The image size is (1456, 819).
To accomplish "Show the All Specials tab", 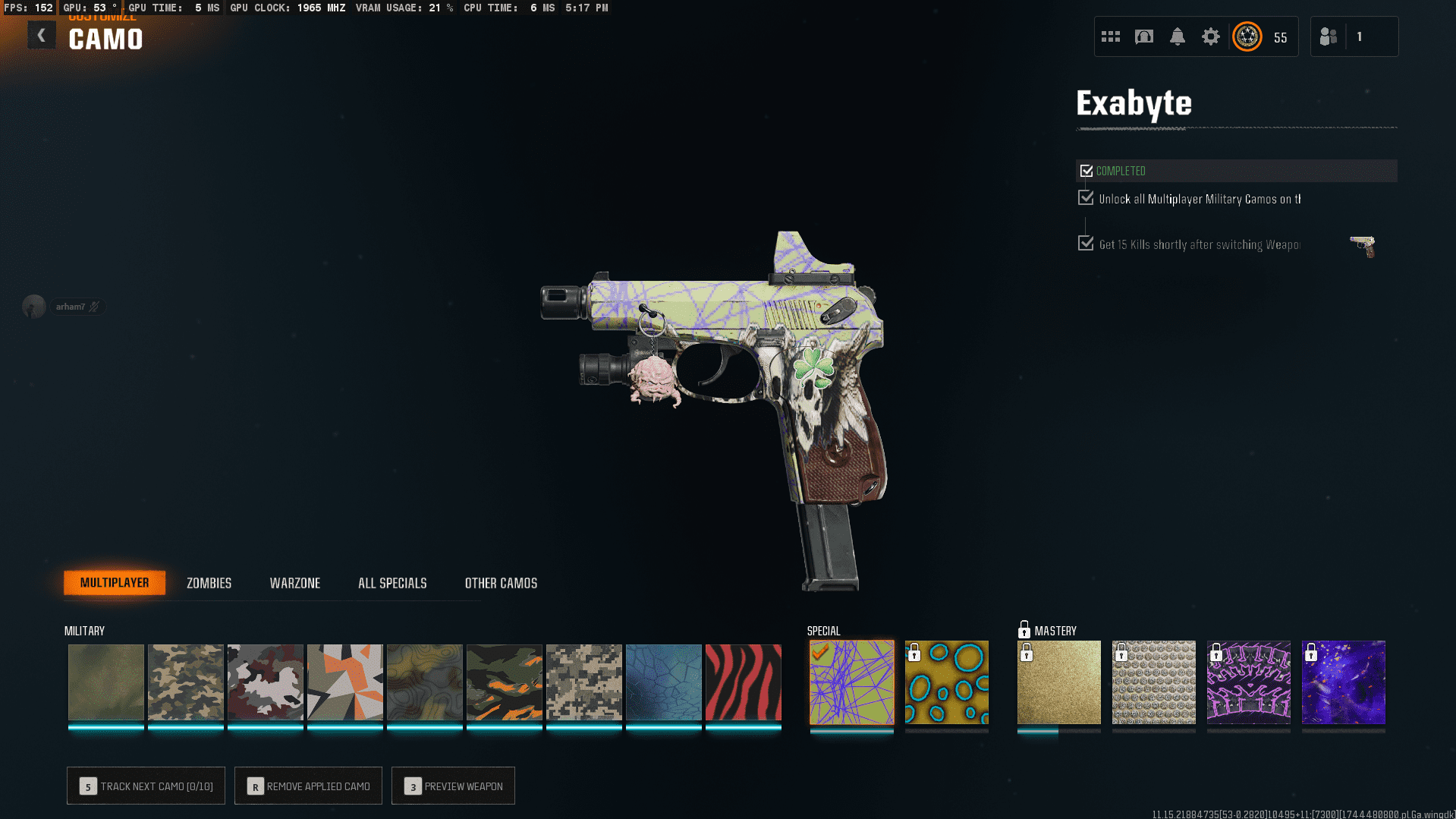I will pyautogui.click(x=392, y=583).
